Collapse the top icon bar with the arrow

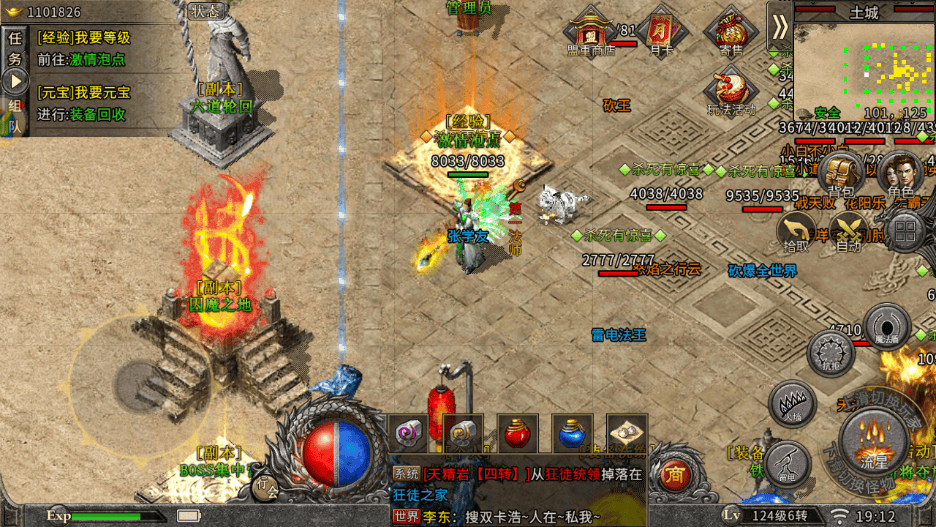(x=780, y=25)
